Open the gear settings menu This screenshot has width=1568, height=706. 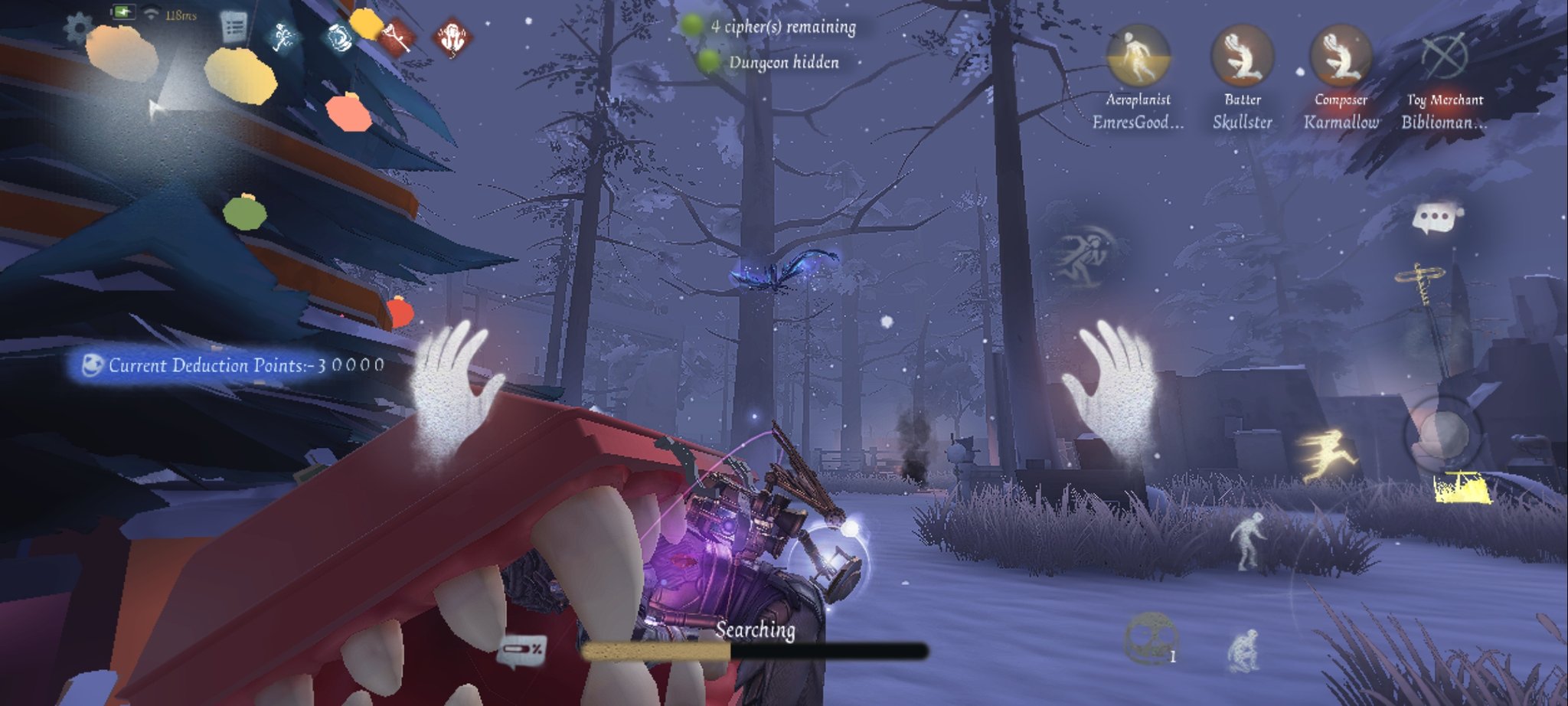pyautogui.click(x=77, y=29)
